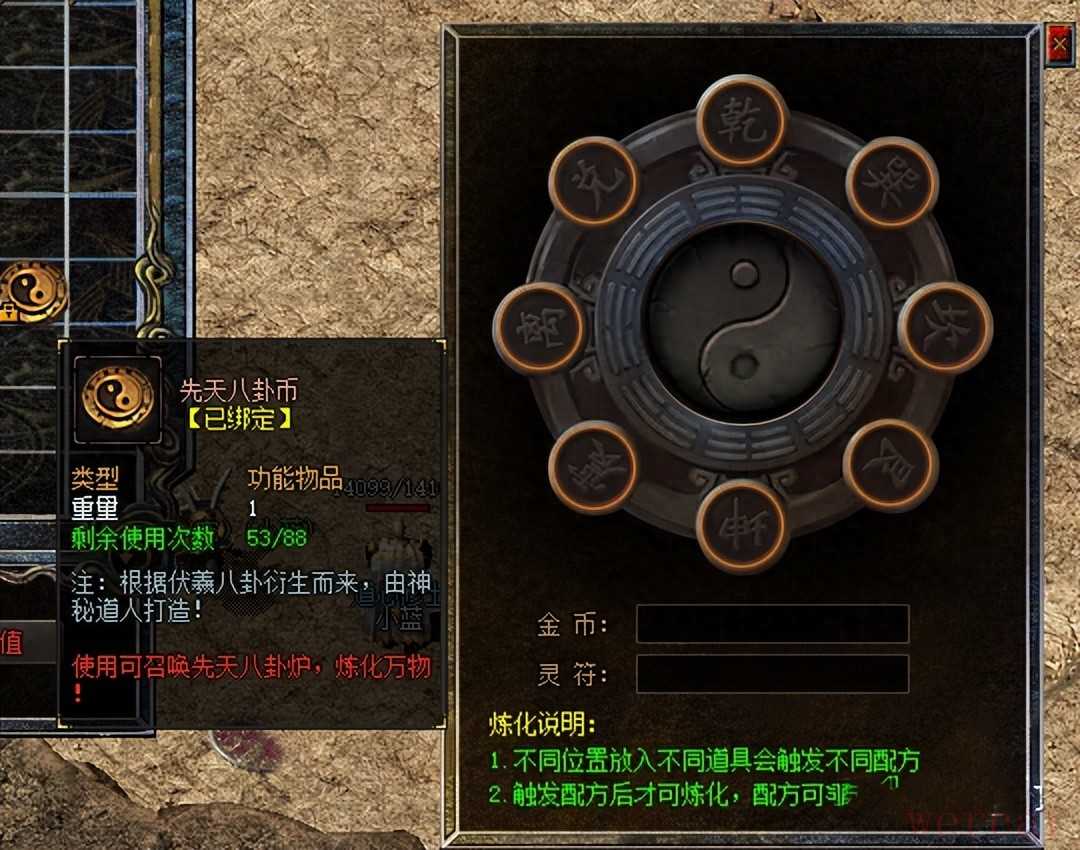1080x850 pixels.
Task: Pick the 坤 trigram slot
Action: point(742,526)
